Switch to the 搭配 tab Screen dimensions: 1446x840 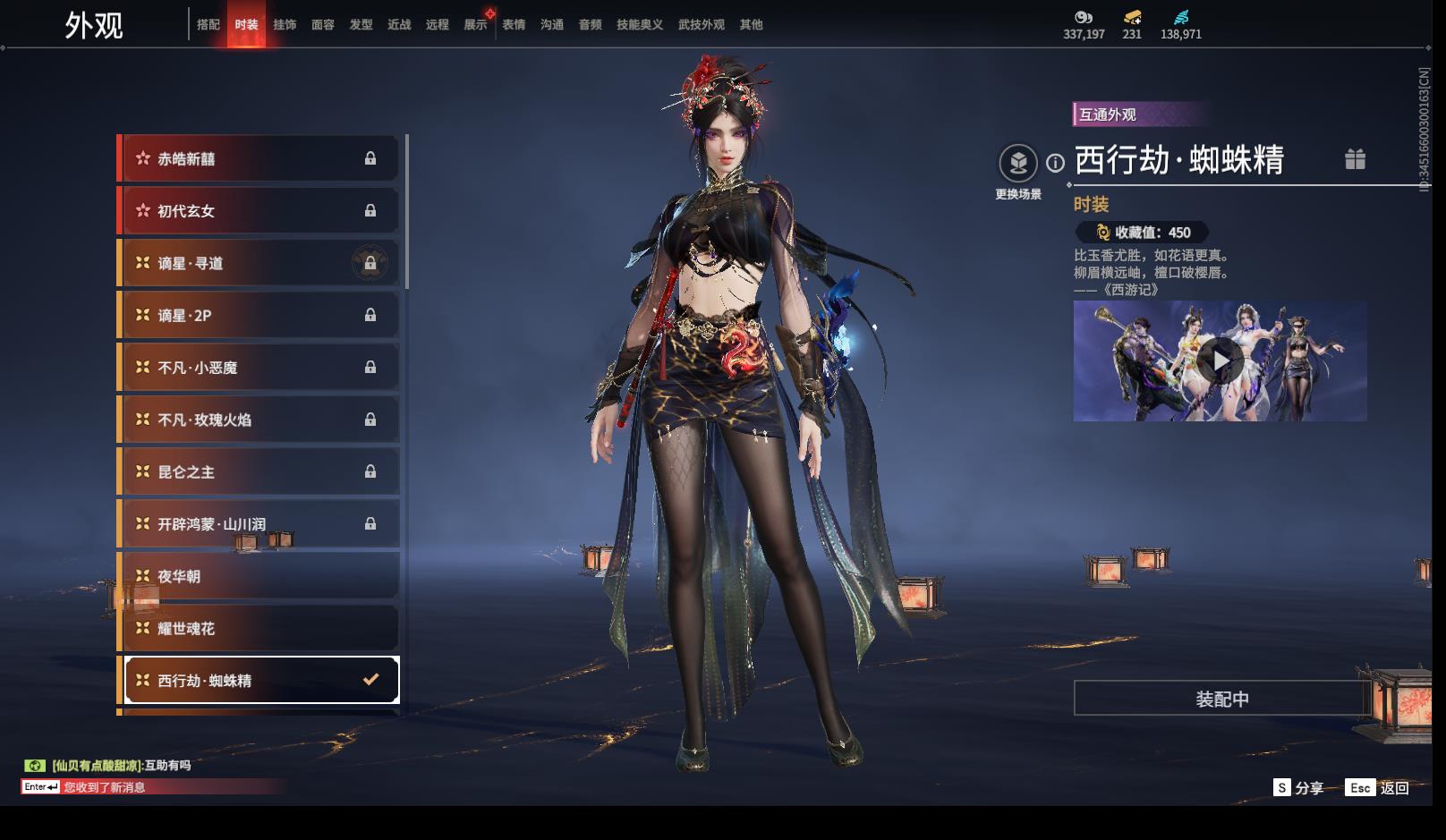(208, 25)
